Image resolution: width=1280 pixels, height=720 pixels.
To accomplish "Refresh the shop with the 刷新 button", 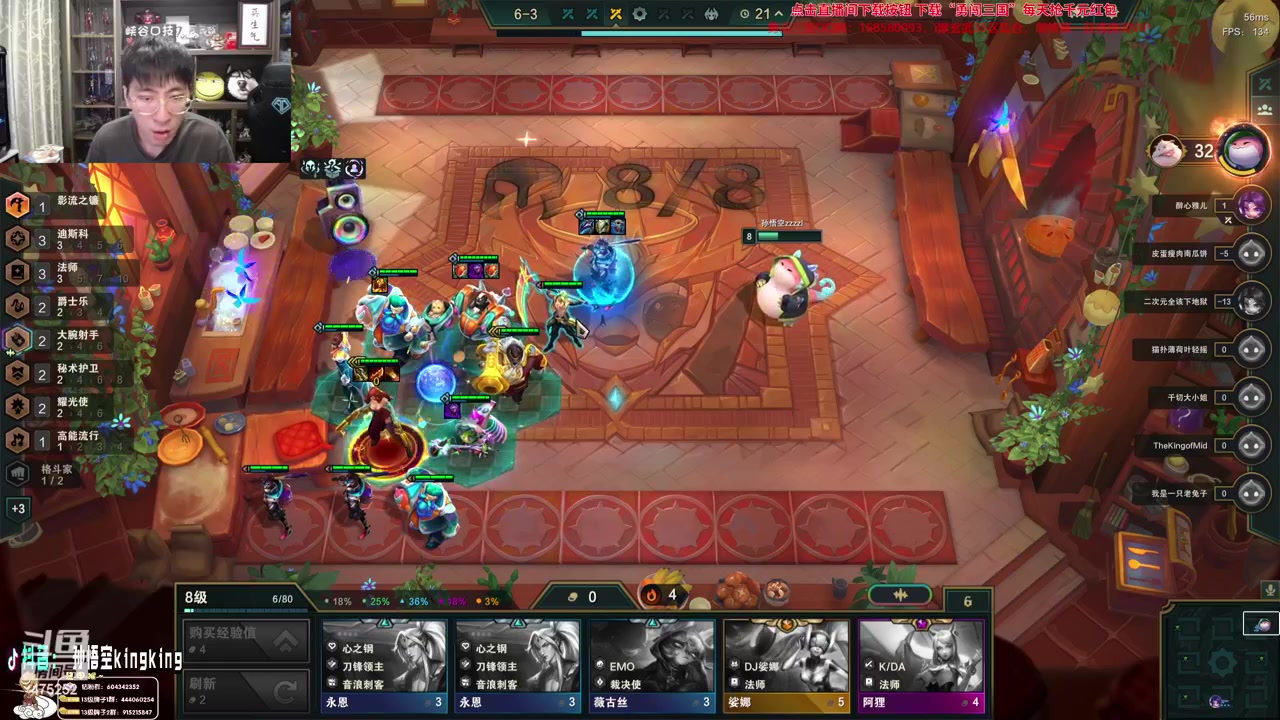I will click(x=243, y=689).
